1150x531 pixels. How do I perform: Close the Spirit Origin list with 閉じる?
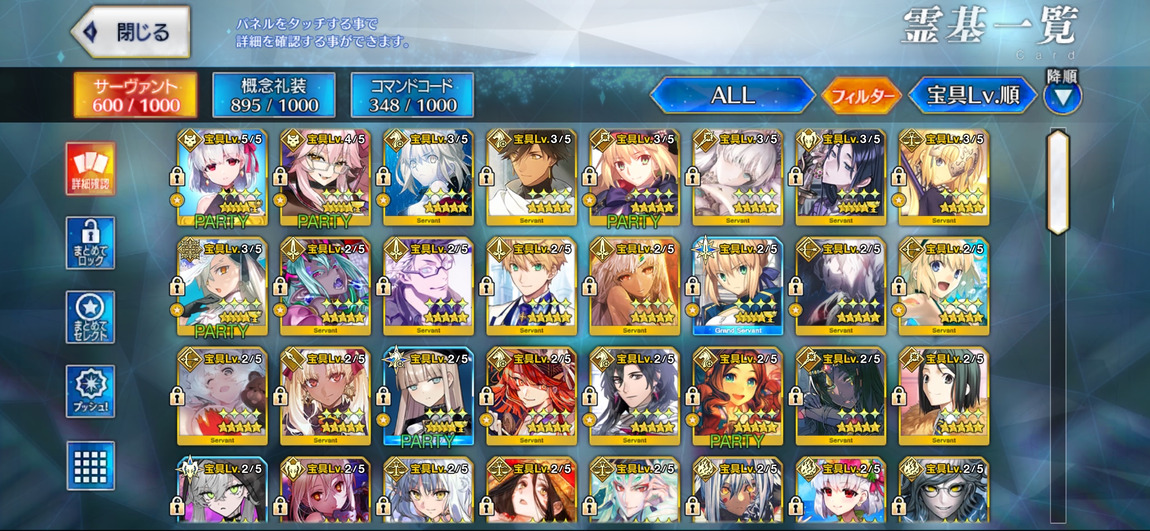pos(131,32)
